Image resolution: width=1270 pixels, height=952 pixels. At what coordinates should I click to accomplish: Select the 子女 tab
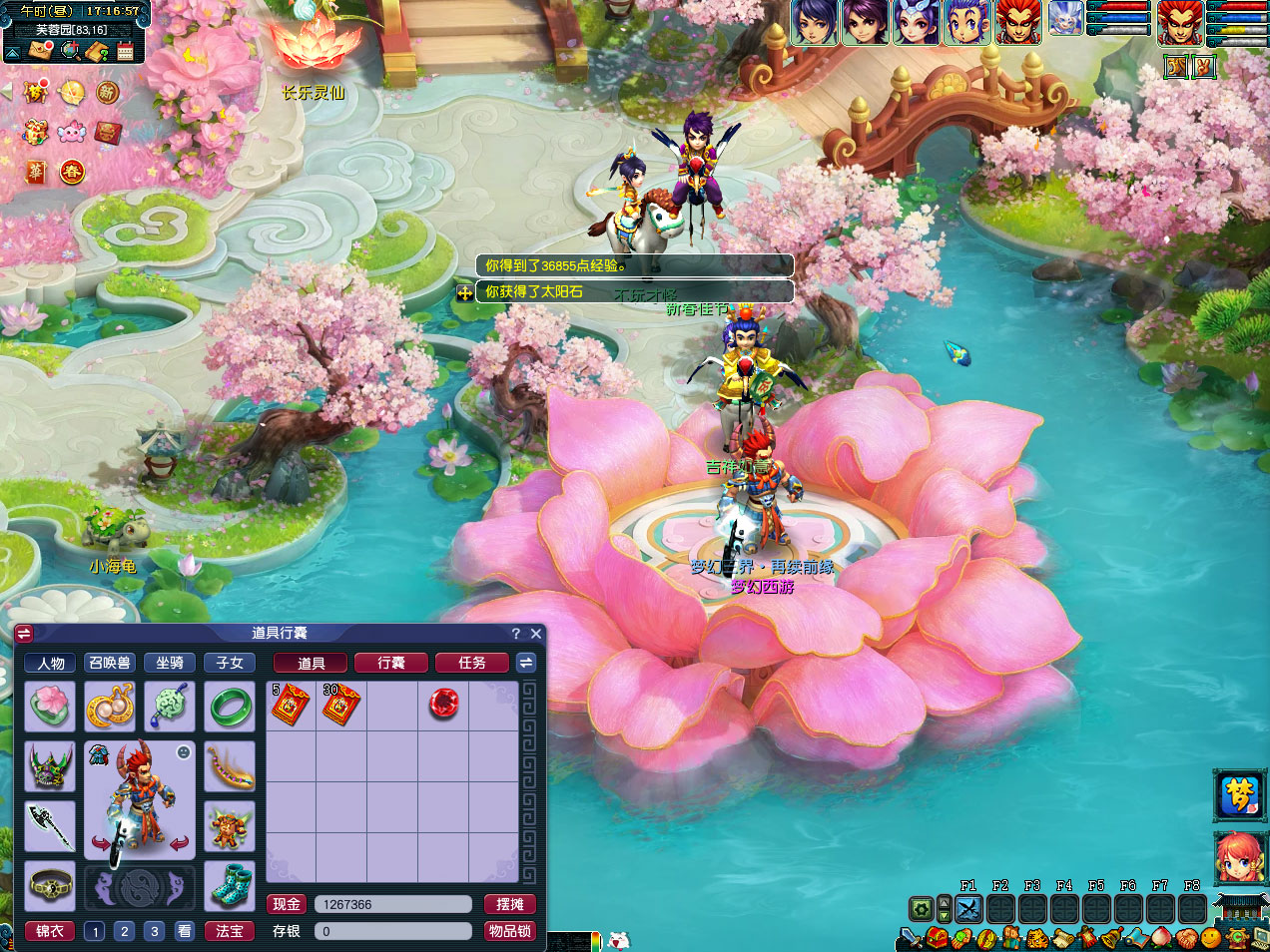click(x=230, y=663)
